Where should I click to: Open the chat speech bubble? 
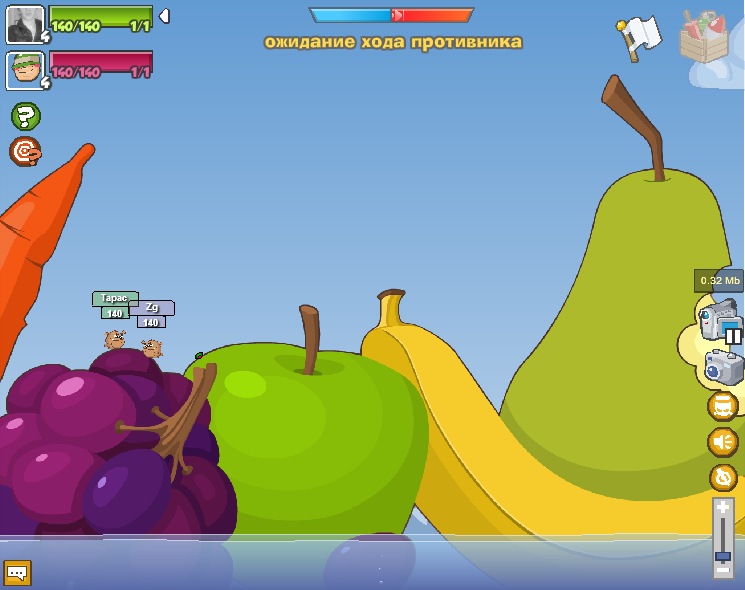pyautogui.click(x=17, y=573)
